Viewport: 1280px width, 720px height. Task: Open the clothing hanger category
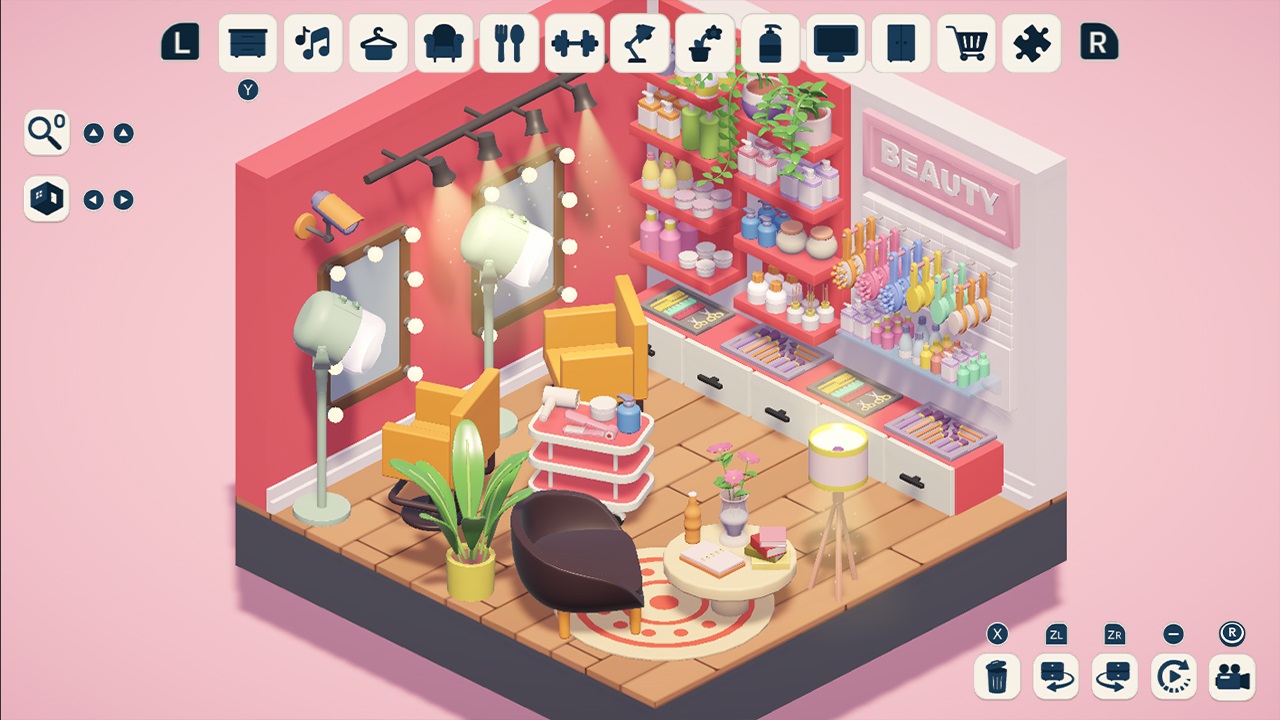[378, 44]
